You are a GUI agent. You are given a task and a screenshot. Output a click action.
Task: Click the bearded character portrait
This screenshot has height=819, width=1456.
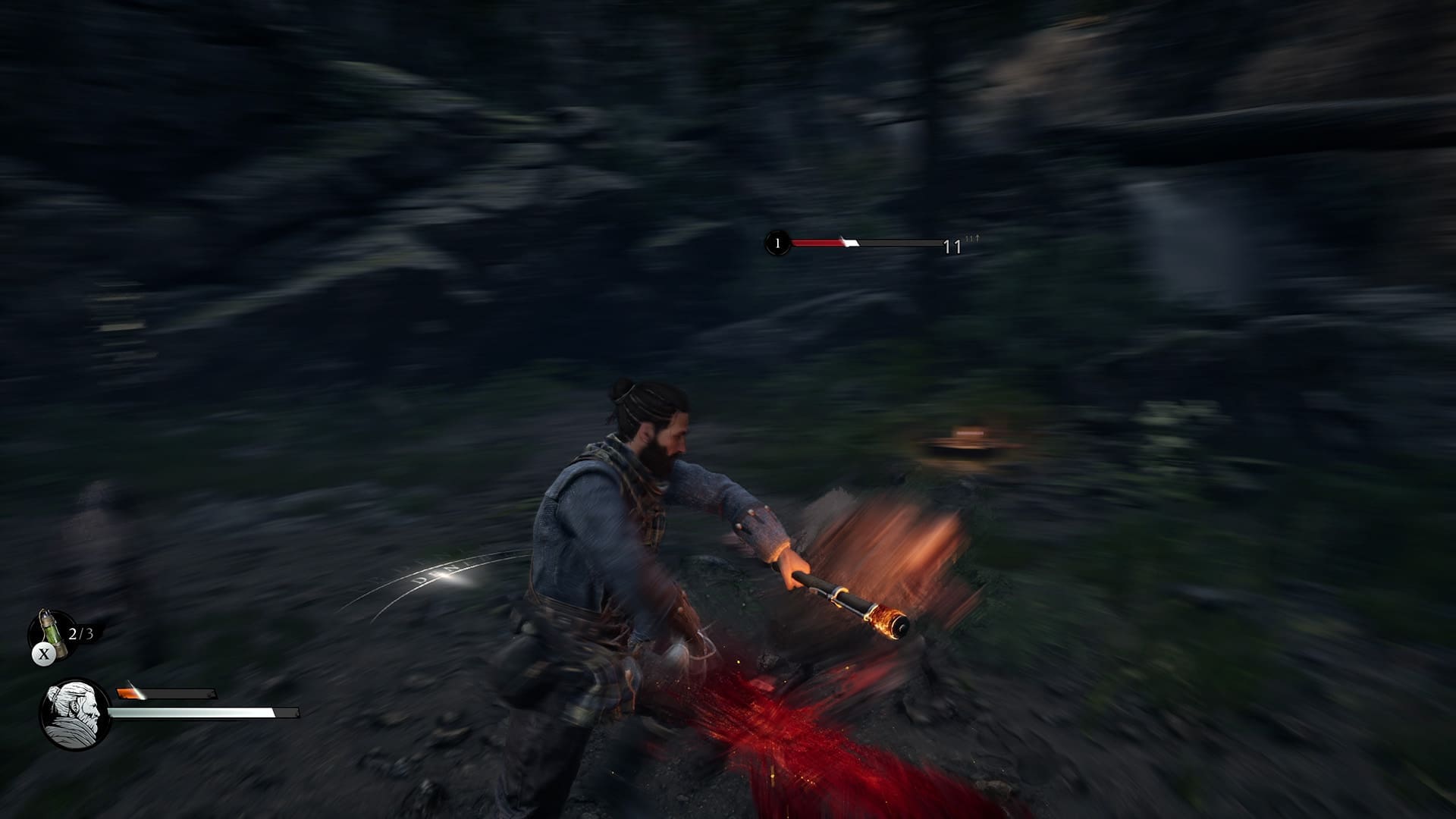74,714
